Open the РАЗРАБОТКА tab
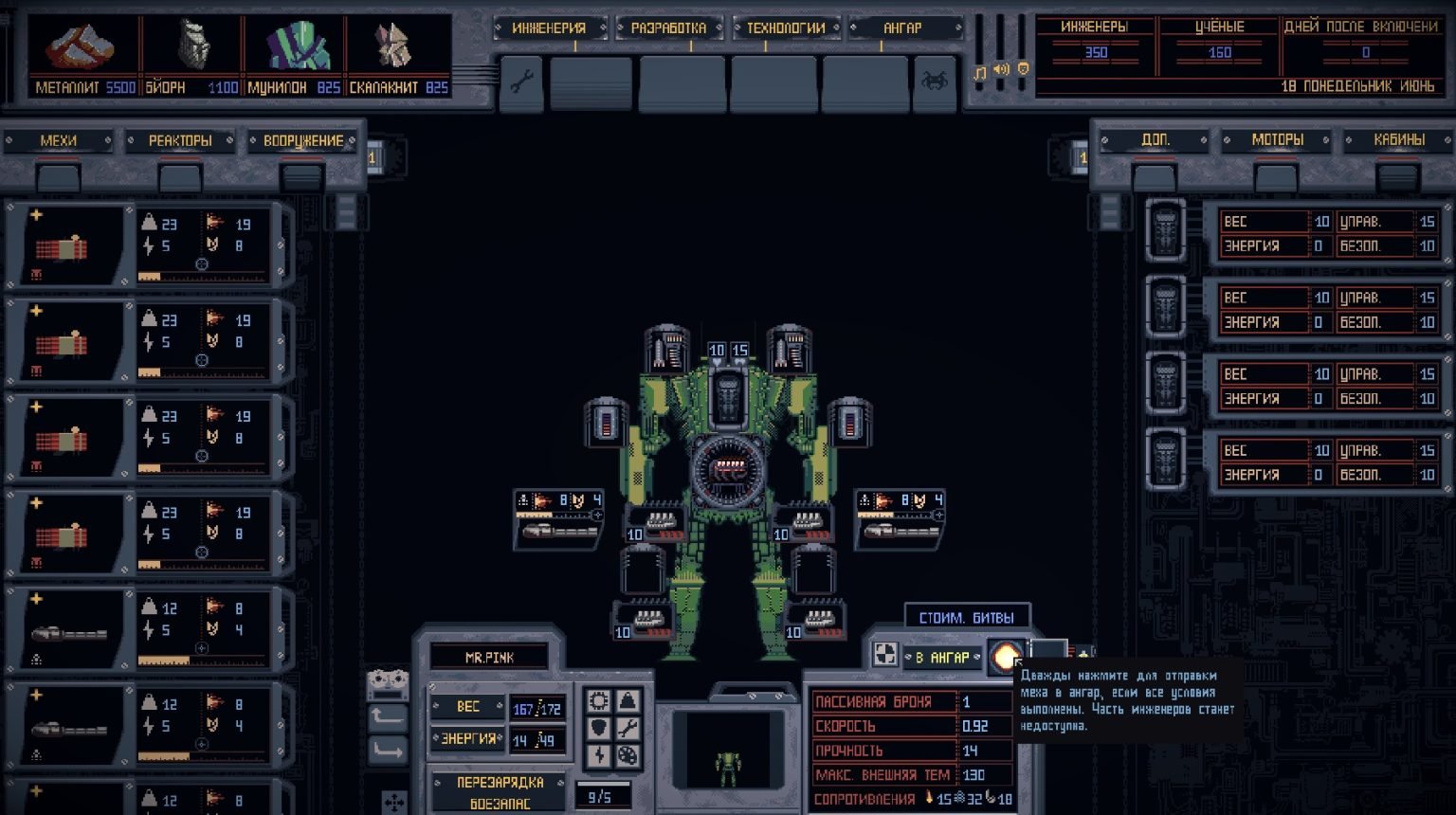 pyautogui.click(x=671, y=27)
